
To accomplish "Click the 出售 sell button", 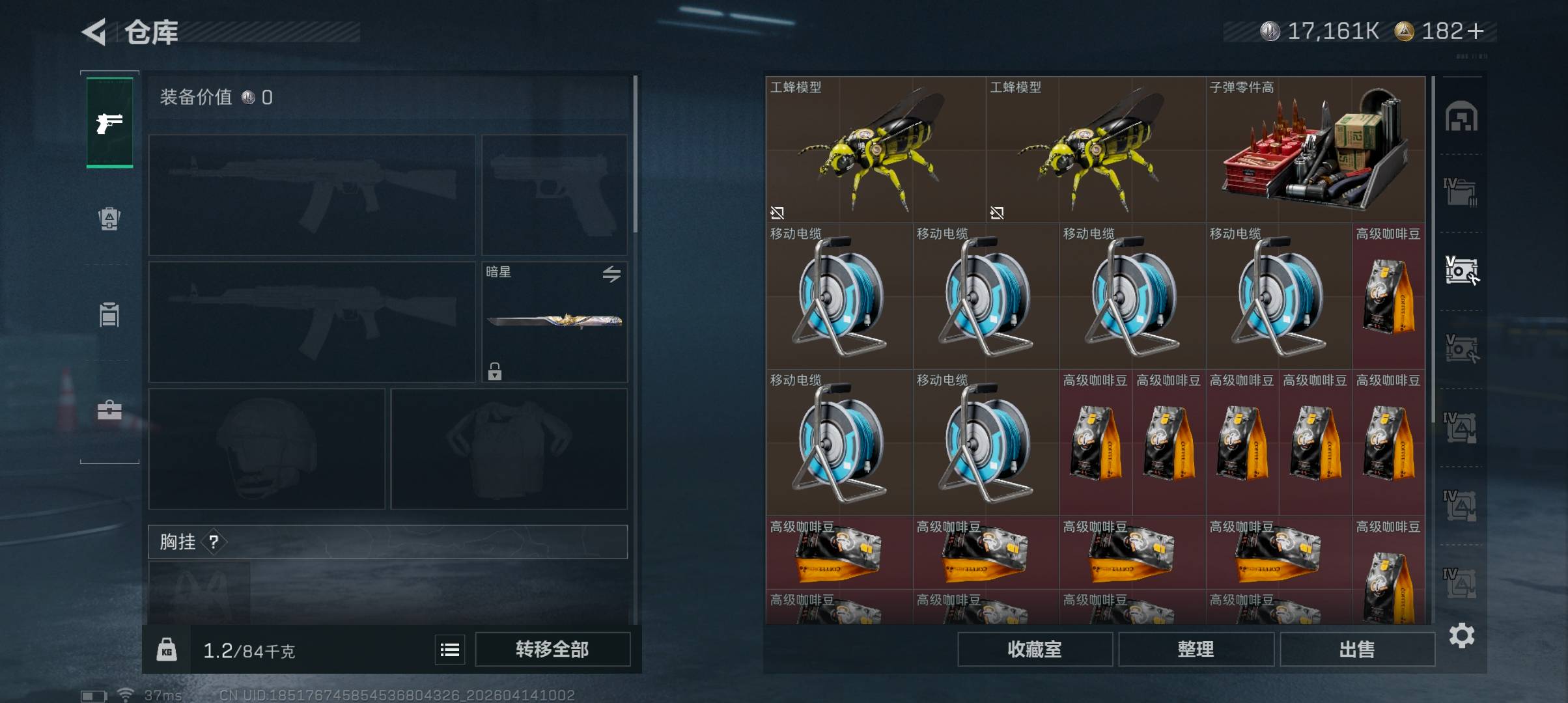I will point(1357,649).
